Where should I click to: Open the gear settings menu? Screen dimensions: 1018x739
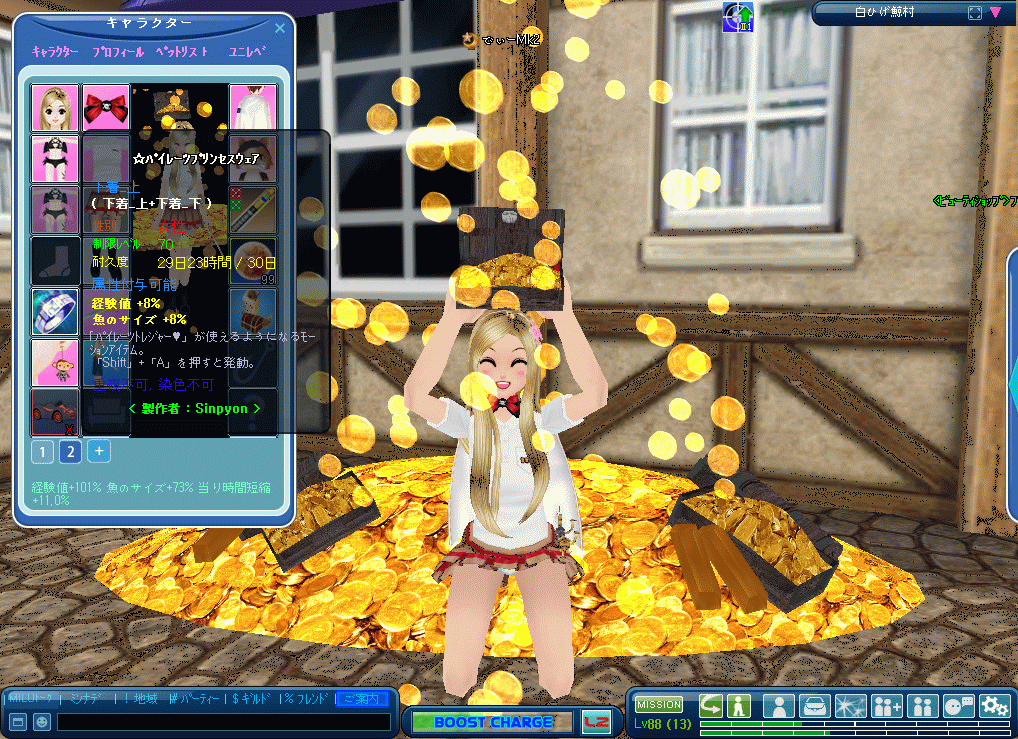coord(994,705)
